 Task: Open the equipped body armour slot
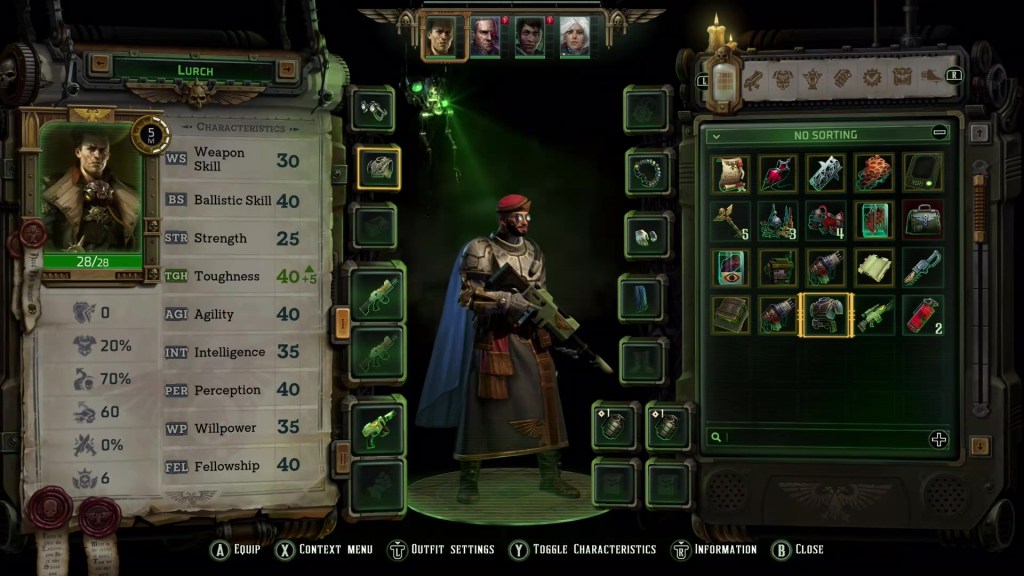pos(378,167)
